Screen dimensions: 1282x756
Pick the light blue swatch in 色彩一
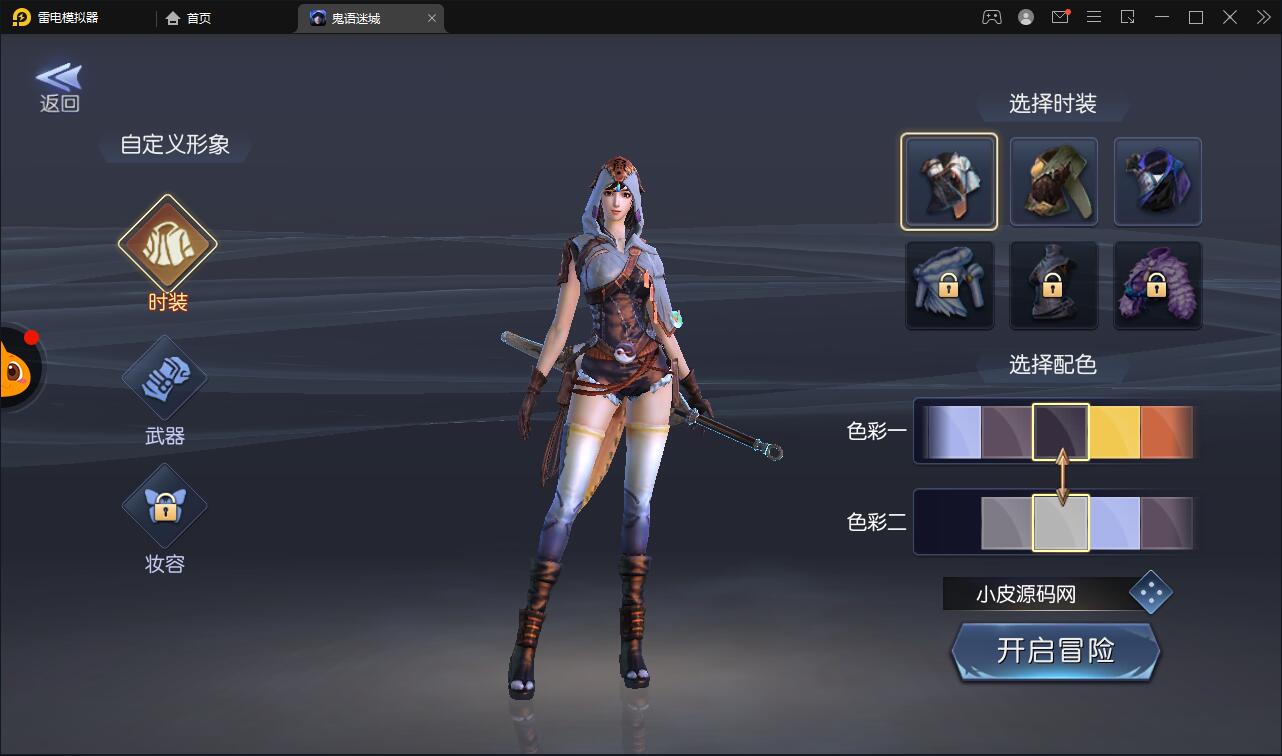point(954,432)
